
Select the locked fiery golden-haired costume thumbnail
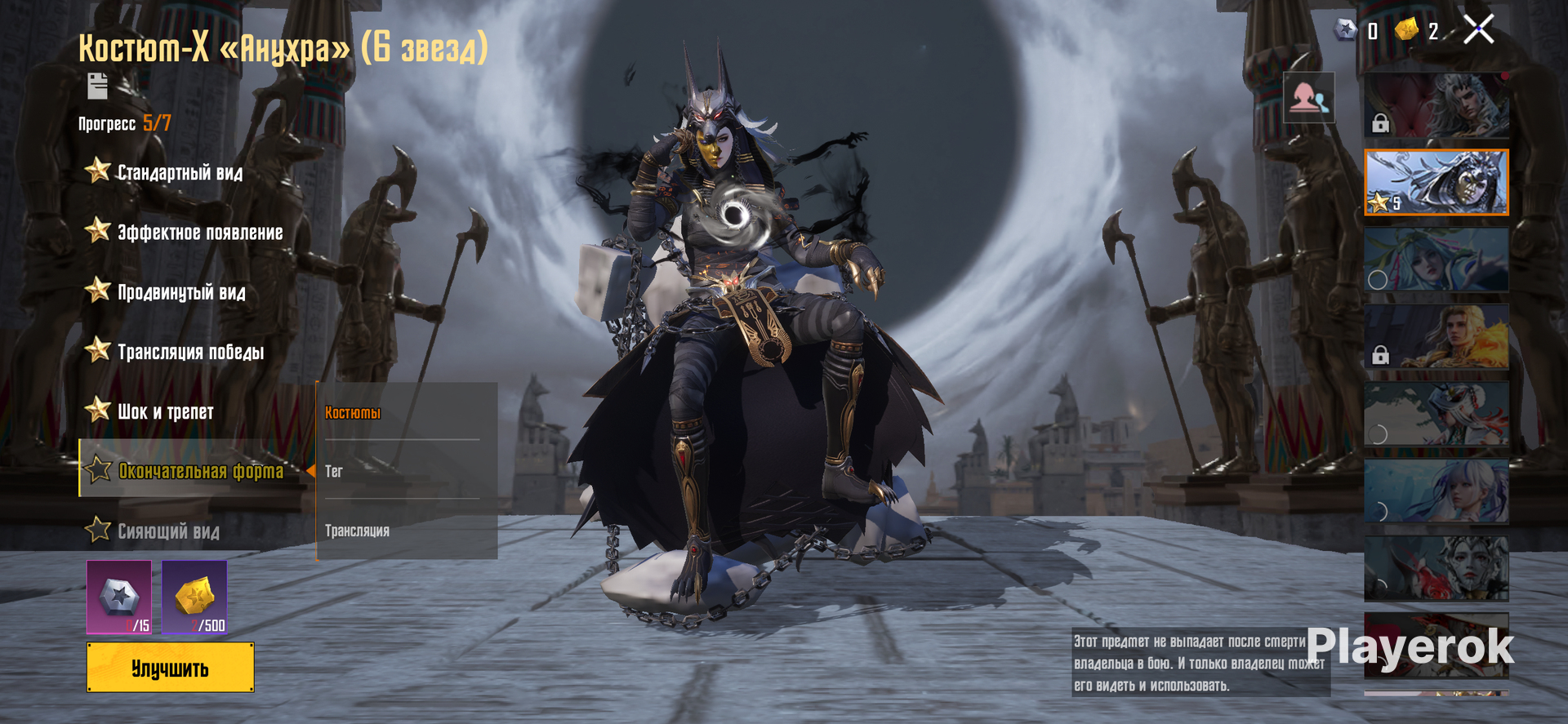tap(1436, 336)
